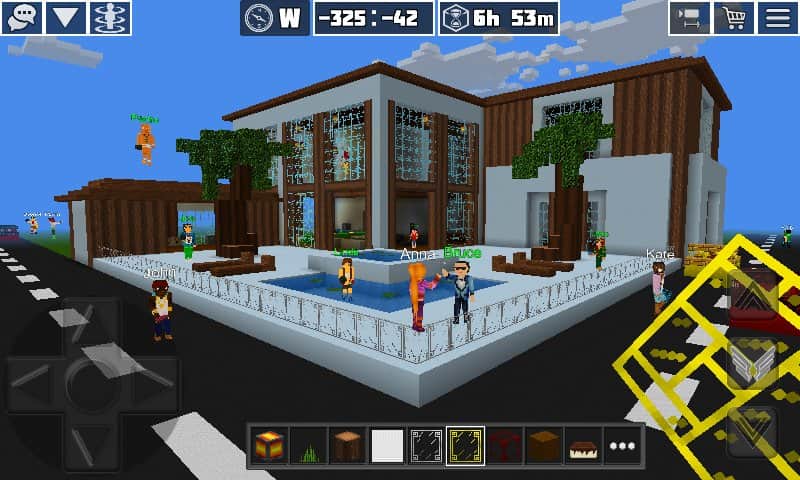Open the camera view button
Viewport: 800px width, 480px height.
(x=690, y=18)
